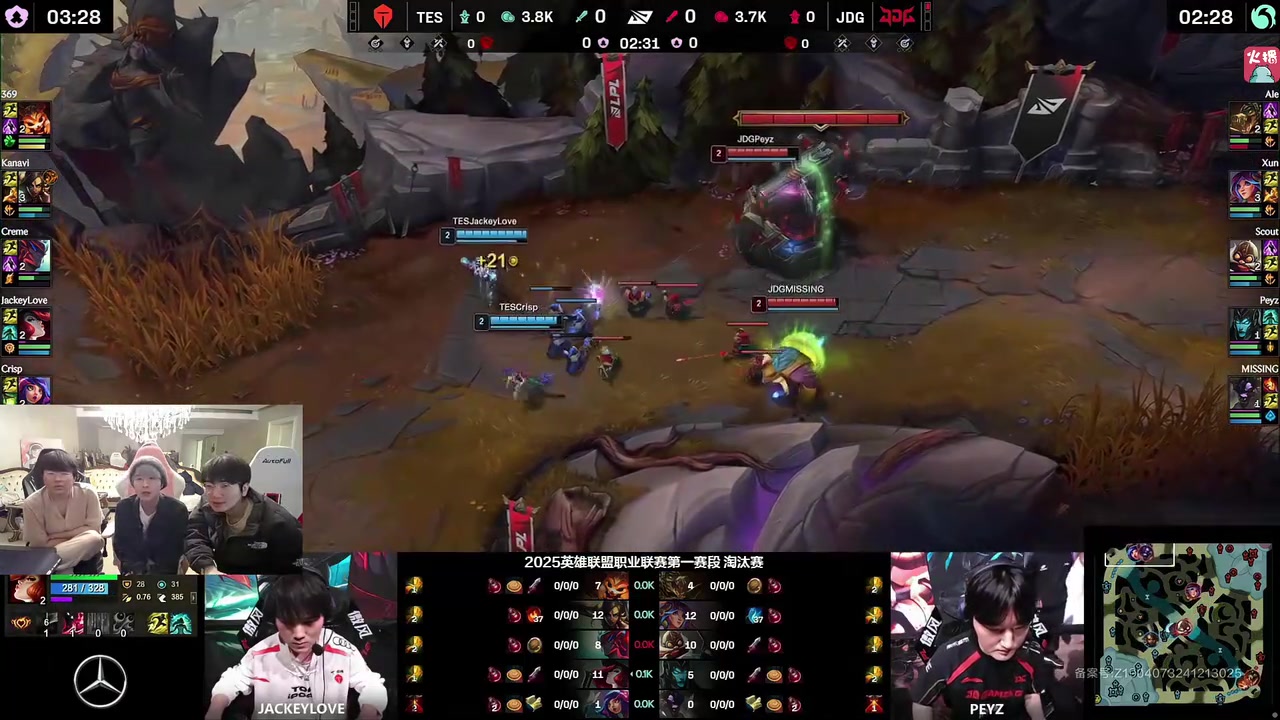Image resolution: width=1280 pixels, height=720 pixels.
Task: Select the red-haired champion portrait in the HUD
Action: coord(28,589)
